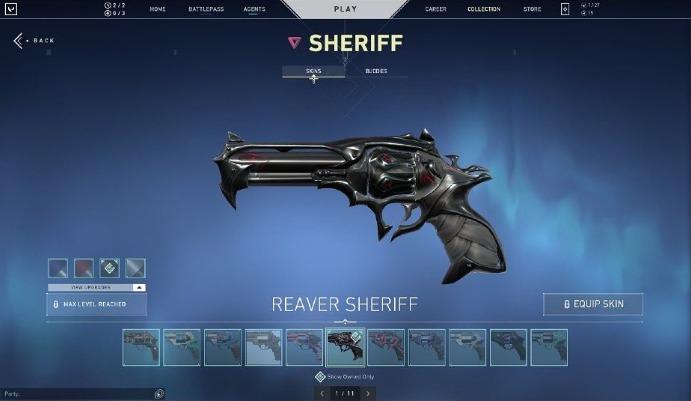691x401 pixels.
Task: Go to next skin page arrow
Action: tap(368, 394)
